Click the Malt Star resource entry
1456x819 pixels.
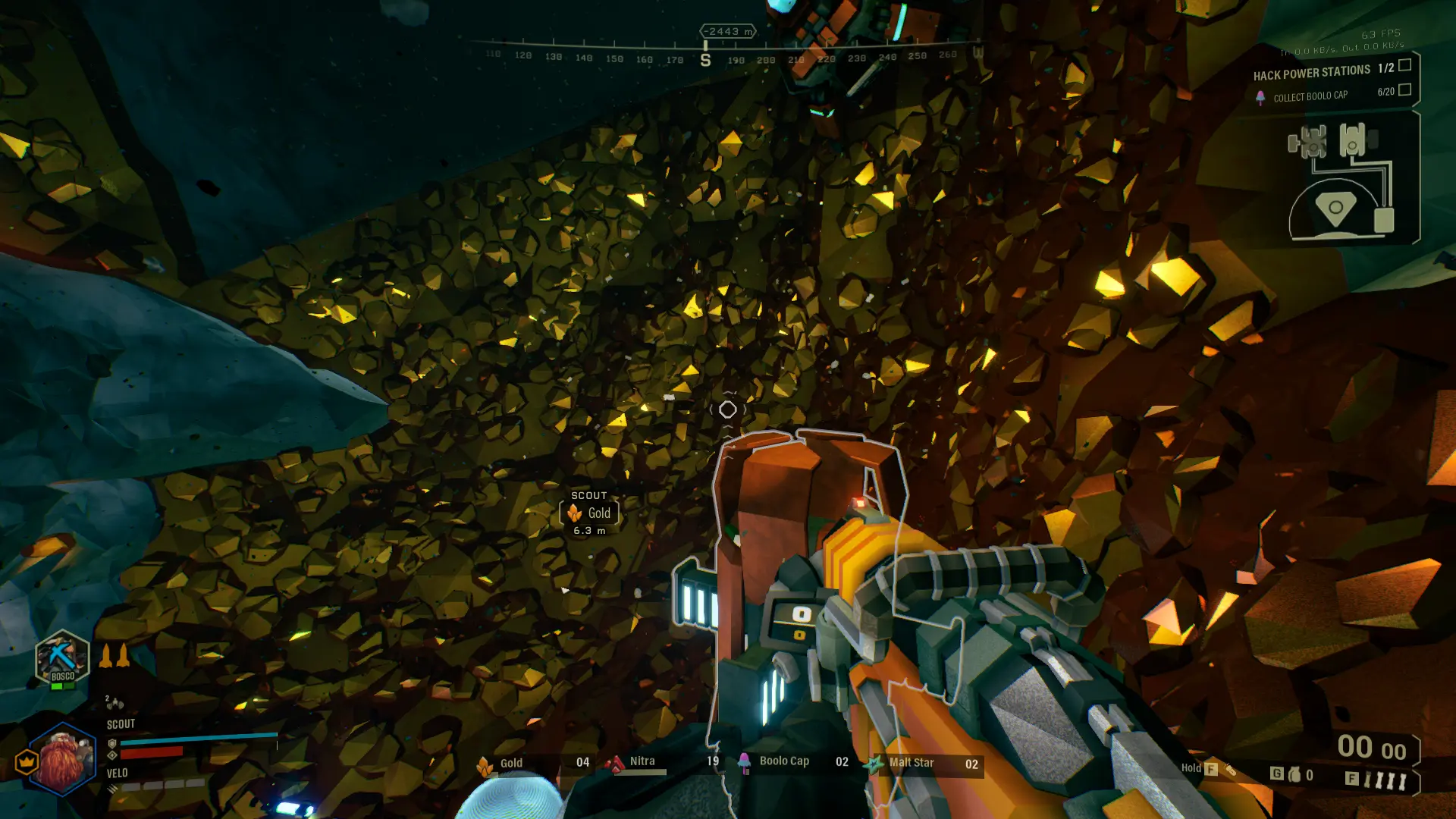[911, 763]
